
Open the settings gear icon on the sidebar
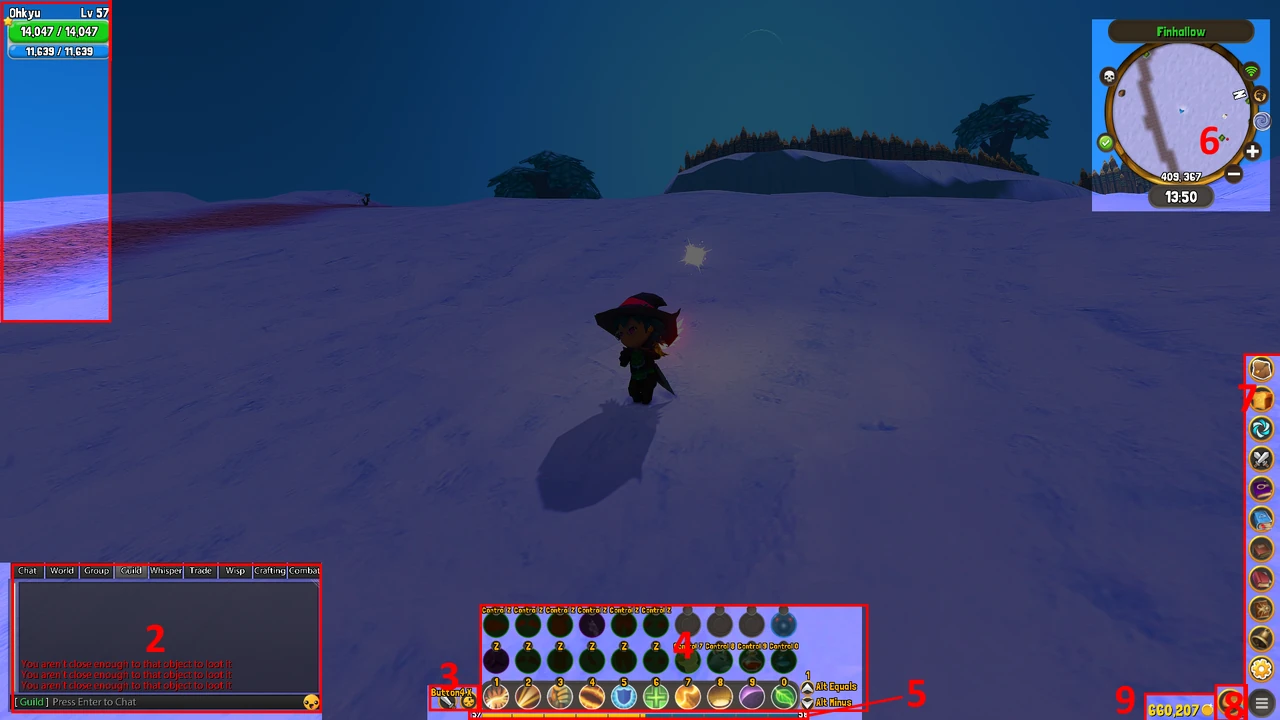pyautogui.click(x=1260, y=668)
